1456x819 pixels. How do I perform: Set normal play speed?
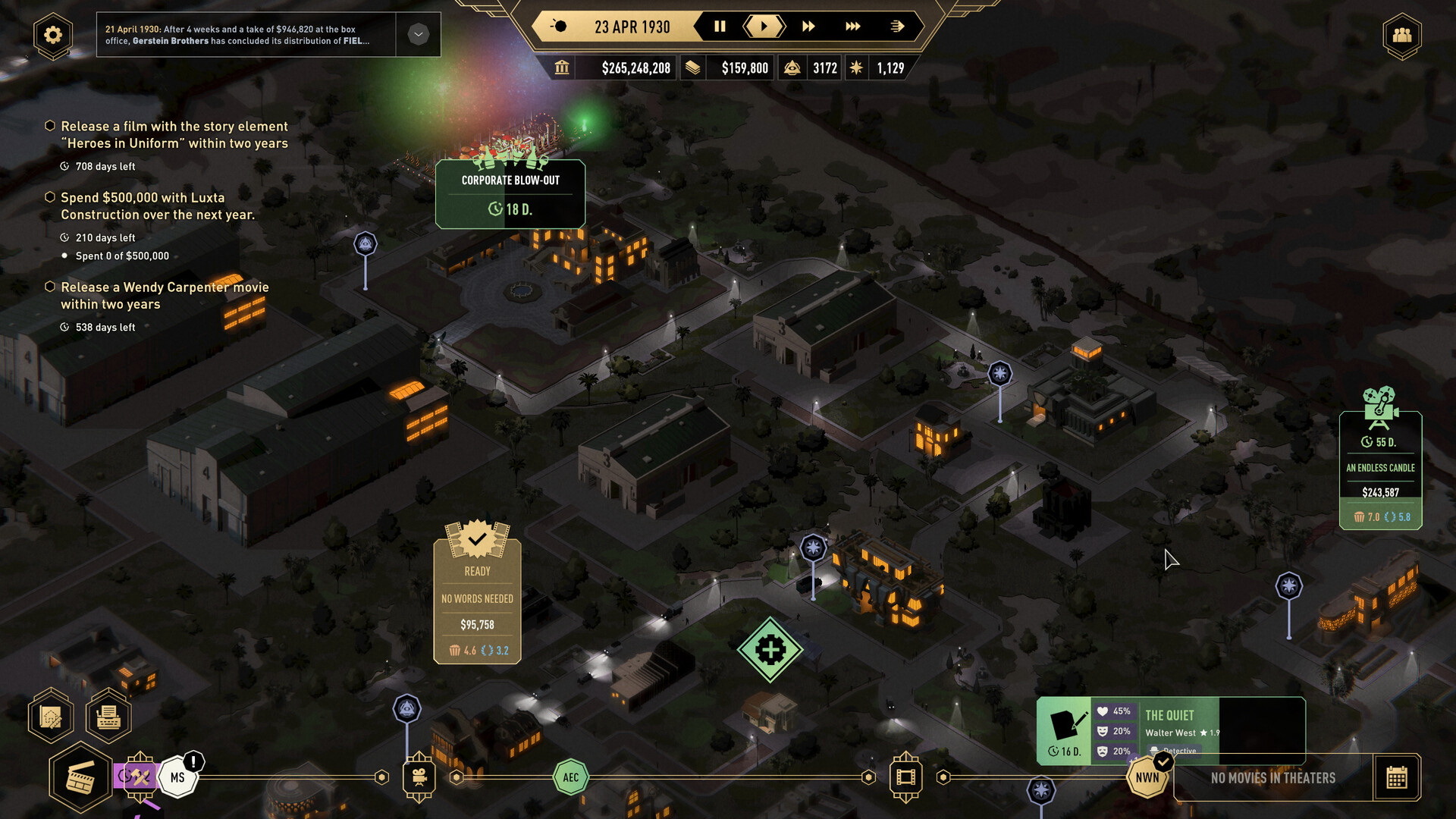pyautogui.click(x=764, y=27)
